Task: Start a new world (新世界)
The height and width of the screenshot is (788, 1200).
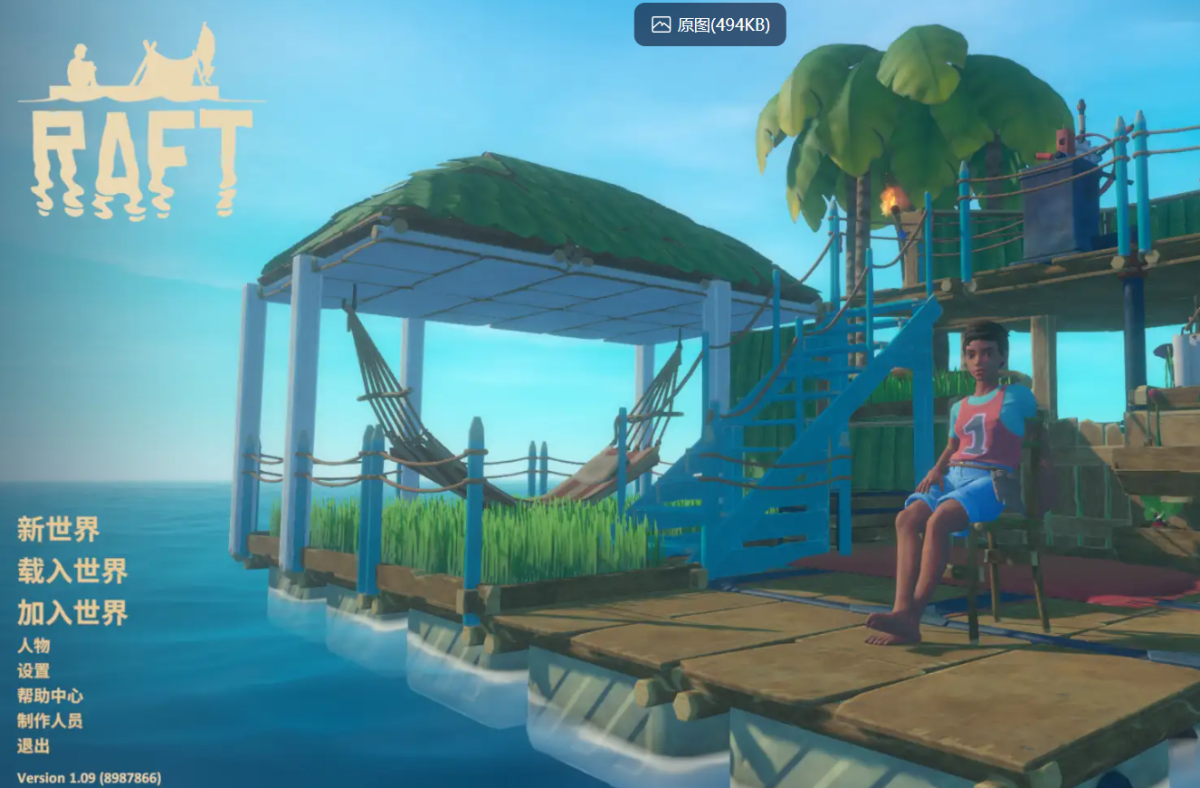Action: 58,529
